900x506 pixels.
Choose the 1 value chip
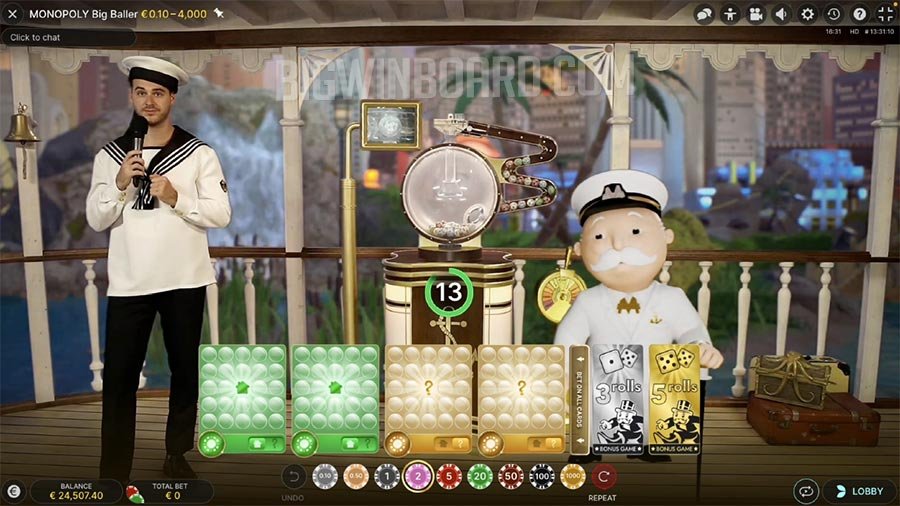click(387, 477)
